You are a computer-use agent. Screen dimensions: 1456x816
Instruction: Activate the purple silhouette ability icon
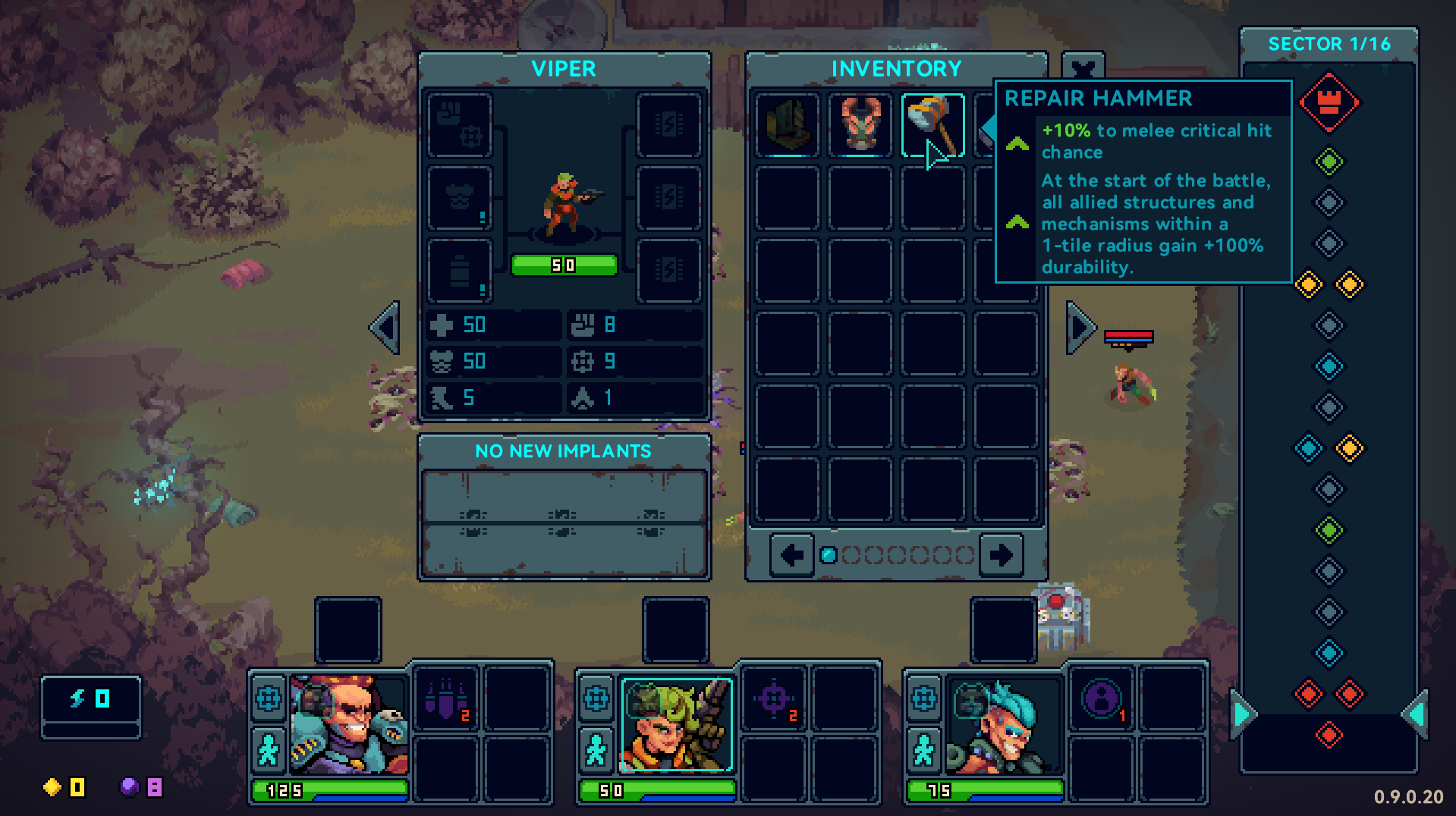(1102, 699)
